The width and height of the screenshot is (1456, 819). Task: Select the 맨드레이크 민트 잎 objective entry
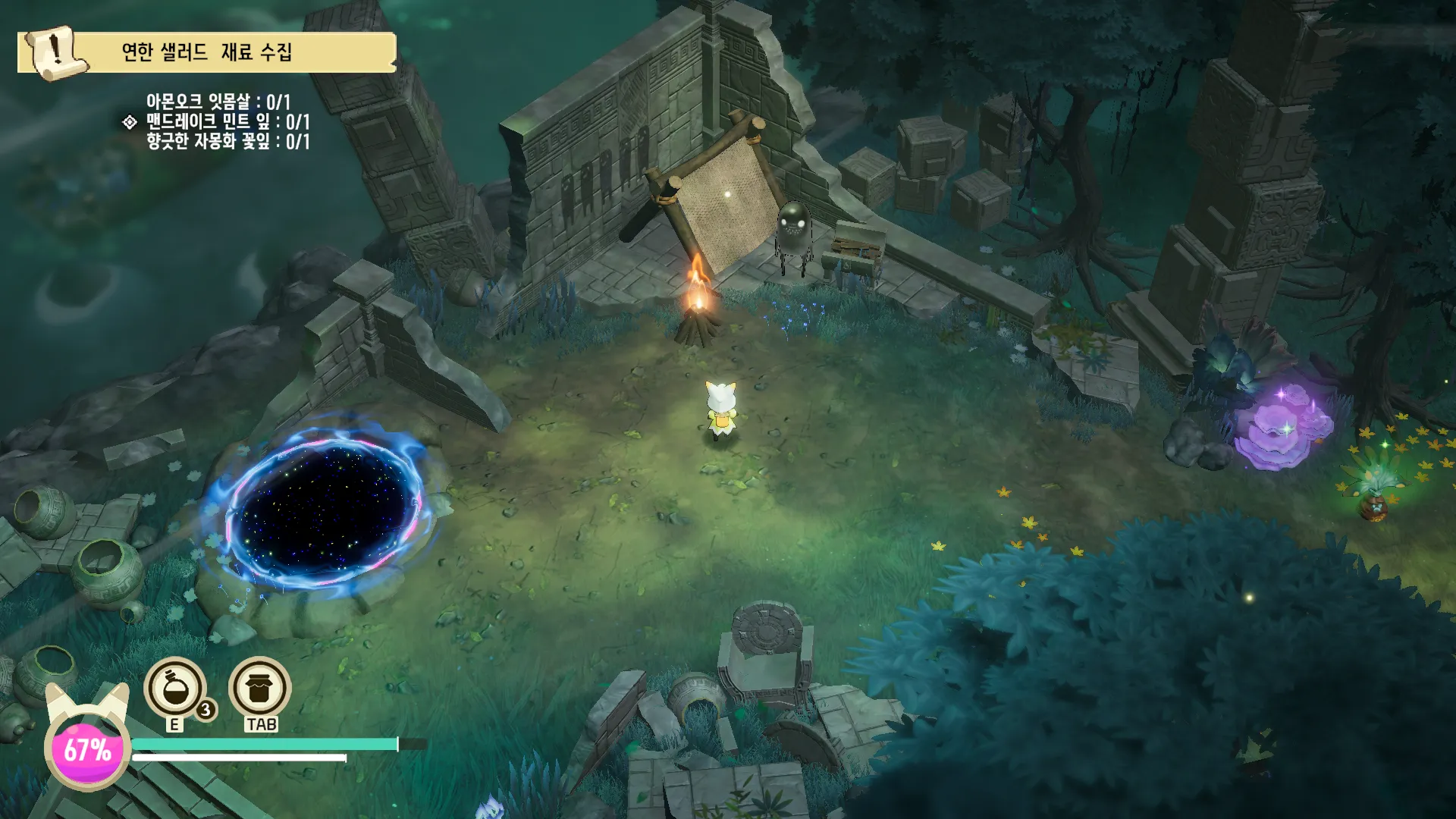(227, 121)
